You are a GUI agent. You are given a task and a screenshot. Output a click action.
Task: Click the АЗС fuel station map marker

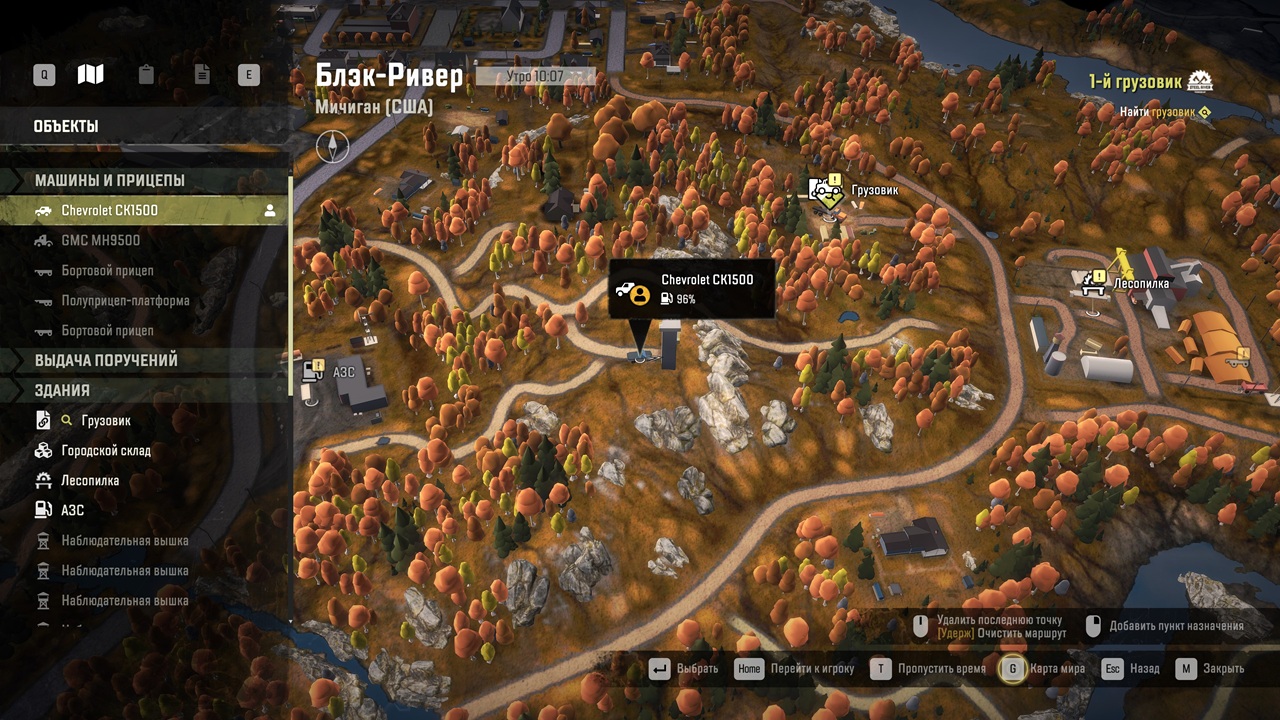point(312,372)
